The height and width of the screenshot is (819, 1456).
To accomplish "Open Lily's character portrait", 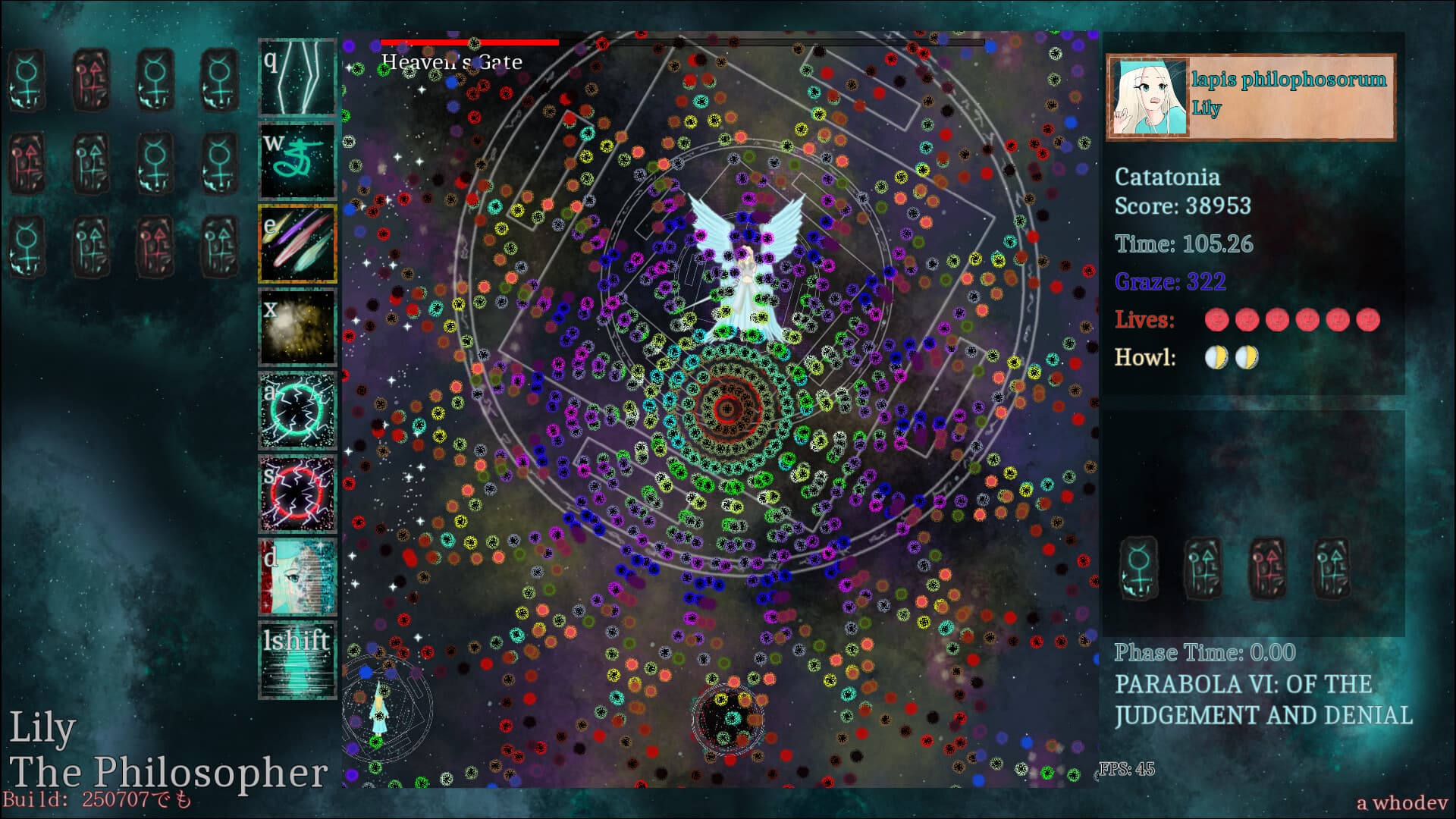I will pos(1147,95).
